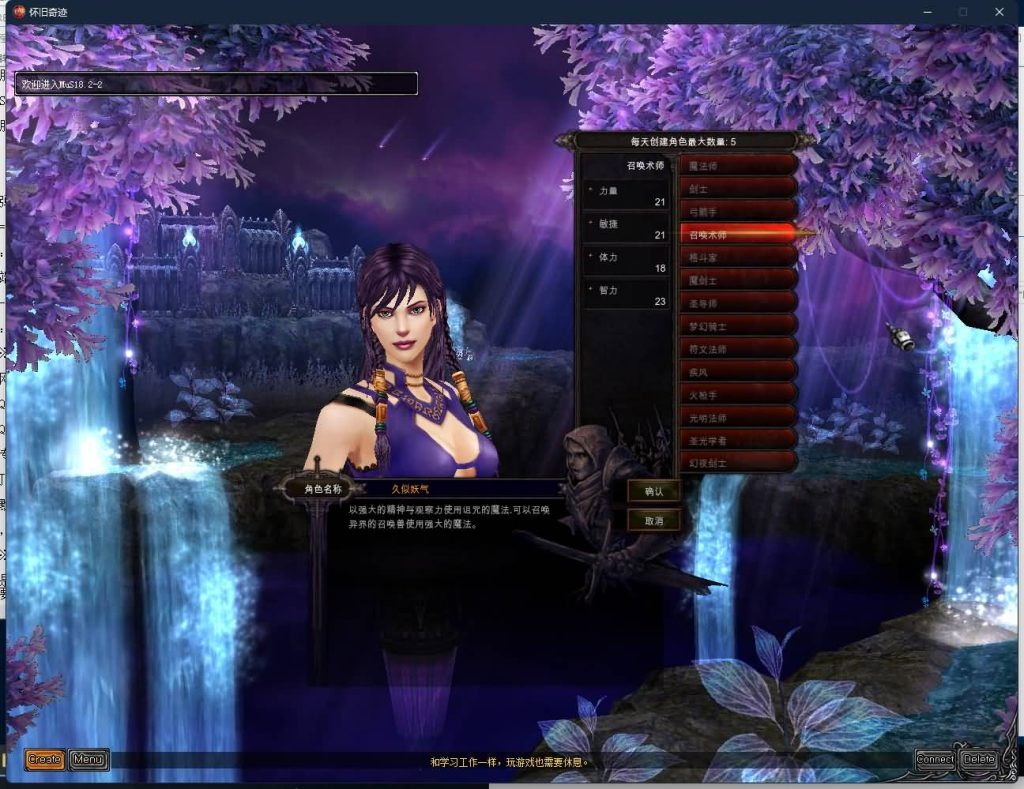Select the 符文法师 class

[x=738, y=349]
